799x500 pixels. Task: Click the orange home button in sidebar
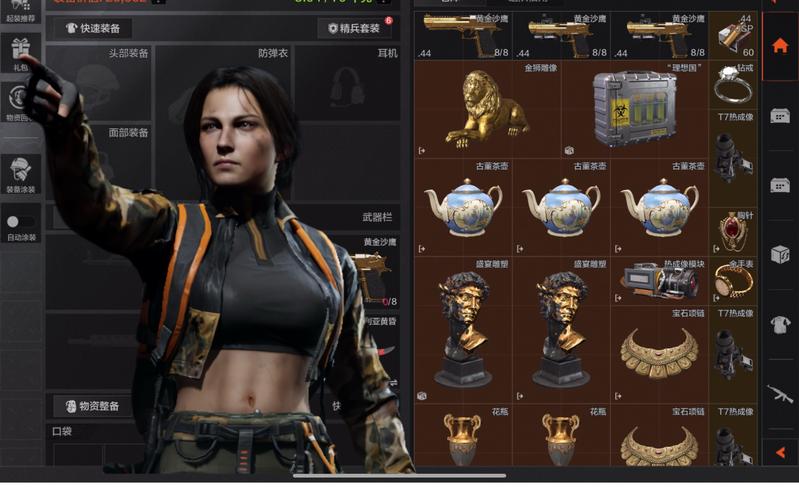pyautogui.click(x=780, y=46)
